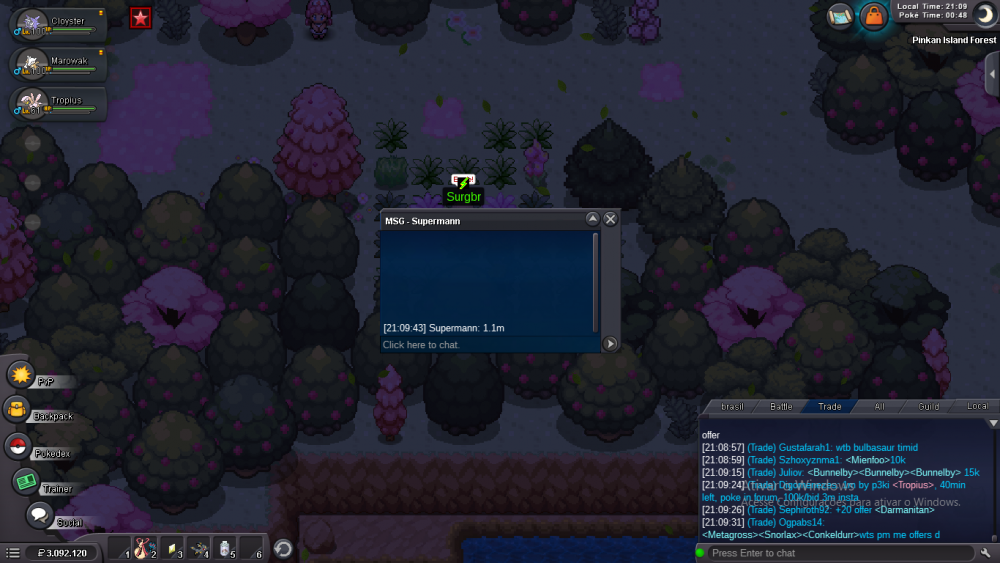The width and height of the screenshot is (1000, 563).
Task: Use the jar item in hotbar slot 5
Action: [x=224, y=548]
